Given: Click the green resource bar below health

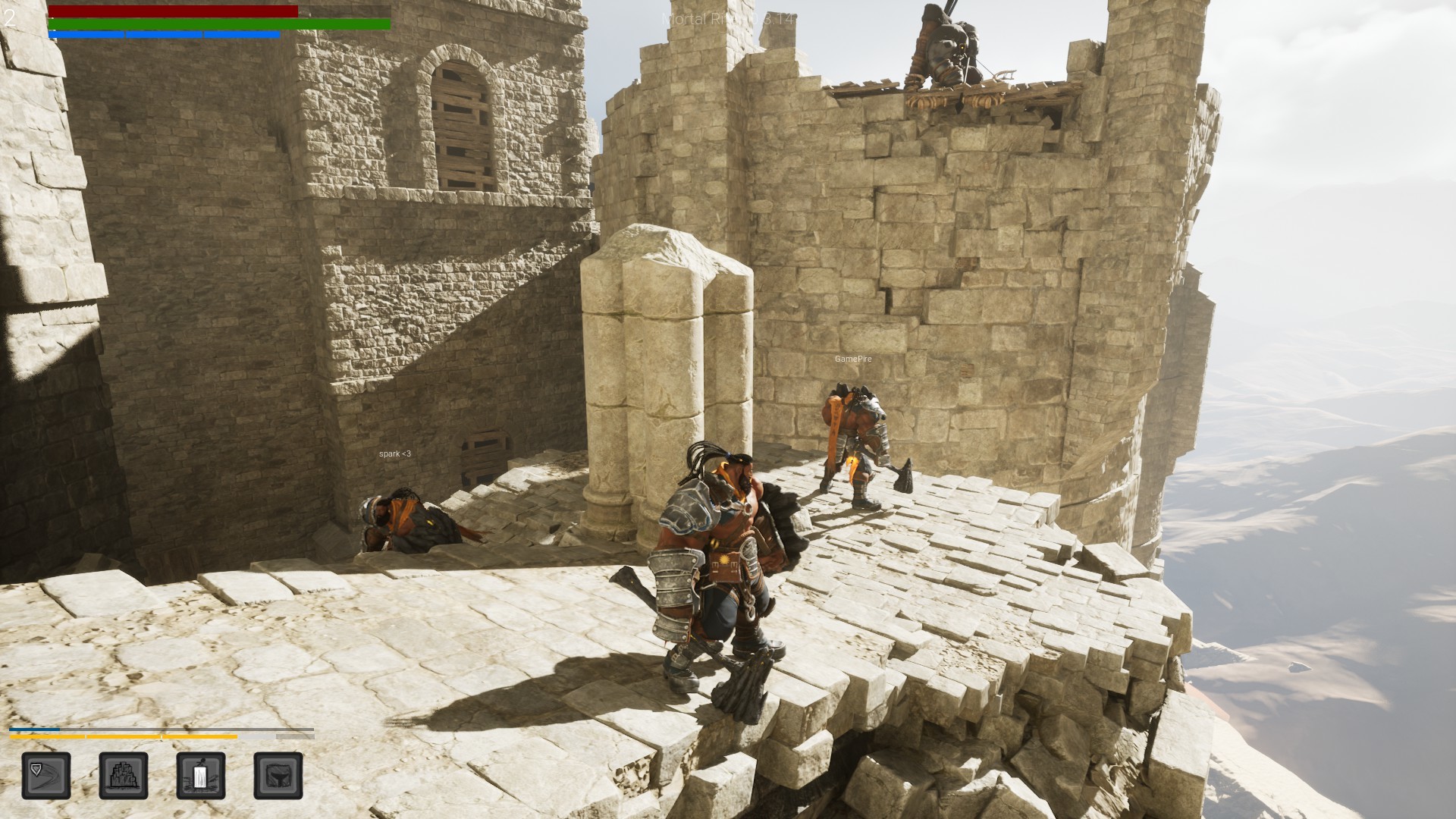Looking at the screenshot, I should pos(220,24).
